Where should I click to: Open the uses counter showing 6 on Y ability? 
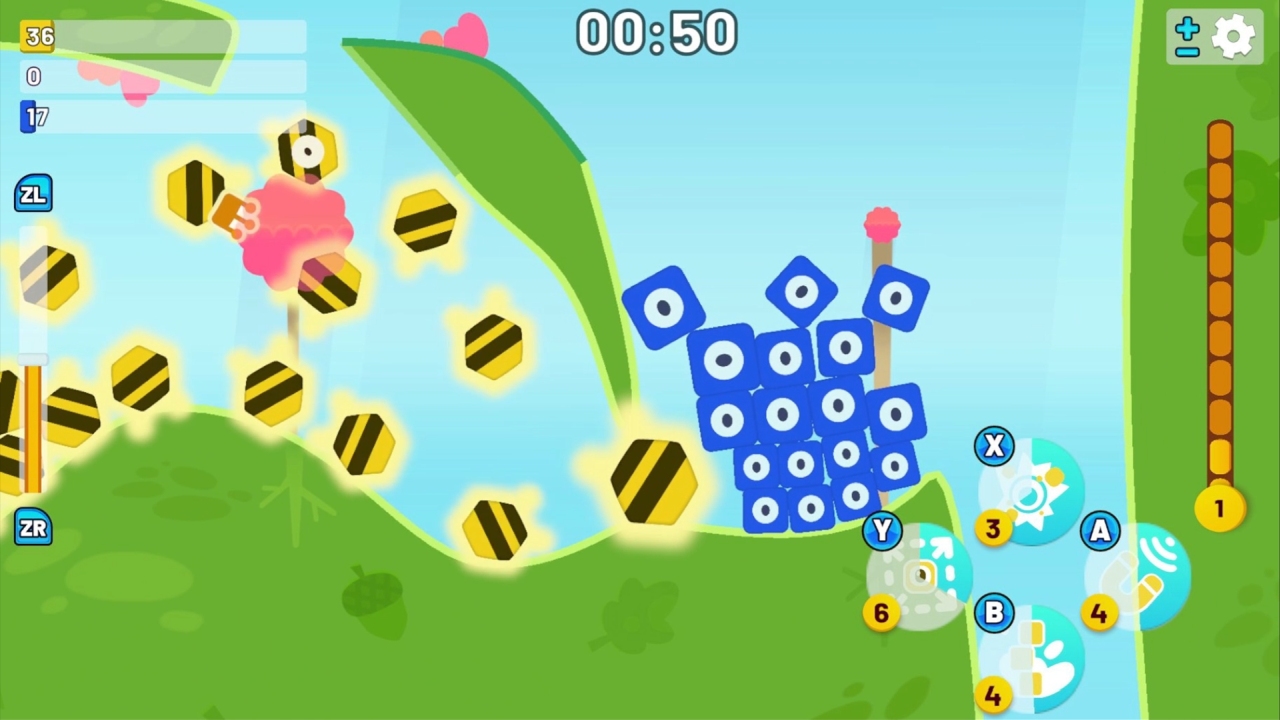881,613
